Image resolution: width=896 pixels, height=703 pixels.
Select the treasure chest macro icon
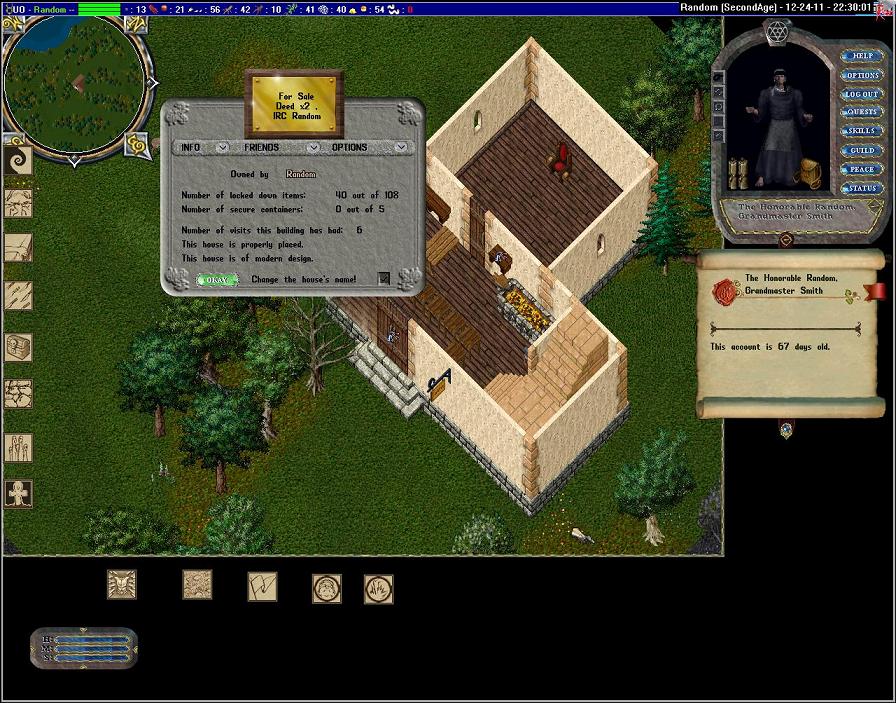18,347
